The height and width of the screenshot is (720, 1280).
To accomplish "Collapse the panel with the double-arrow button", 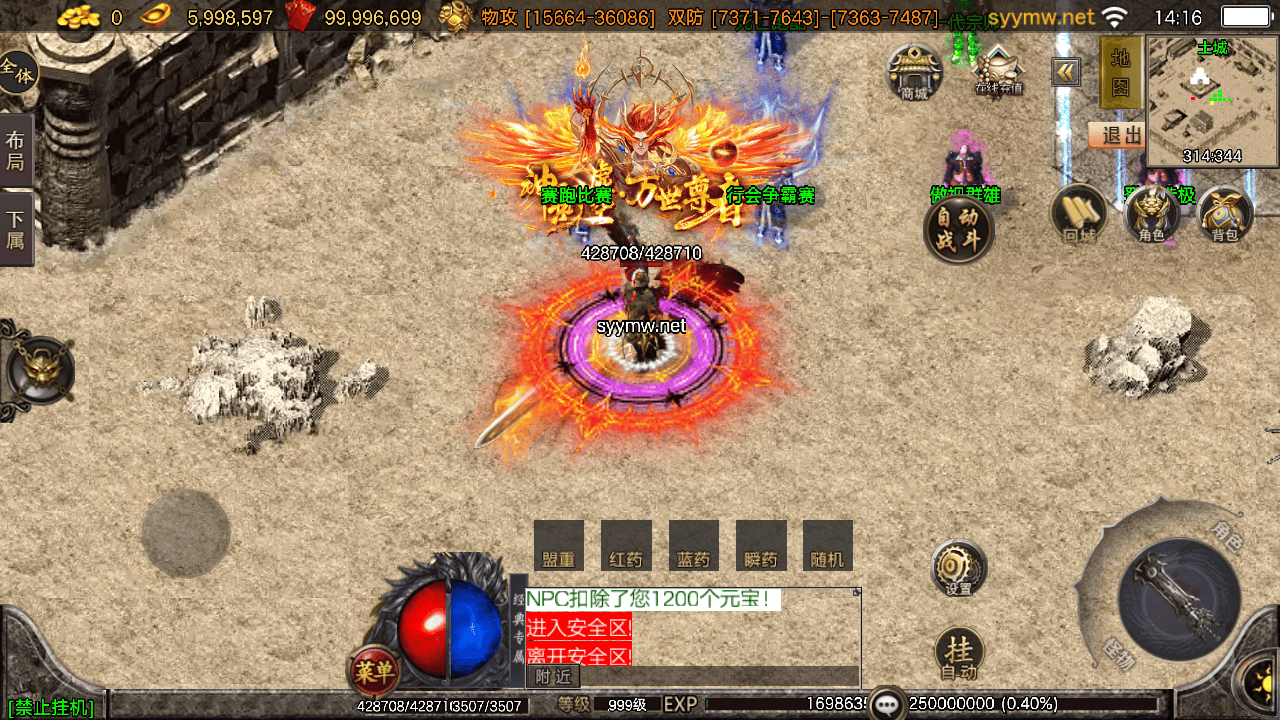I will (x=1066, y=72).
